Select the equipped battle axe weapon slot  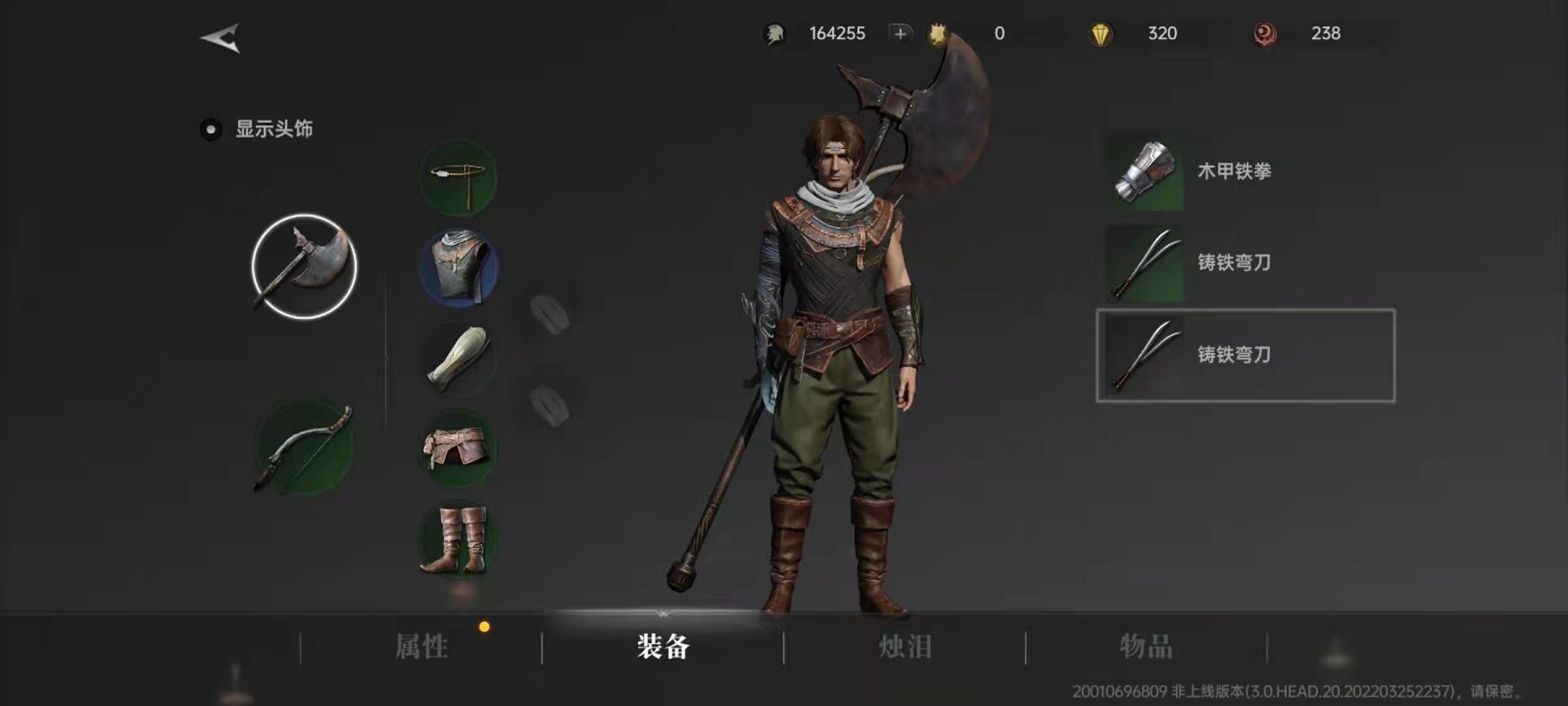tap(304, 267)
